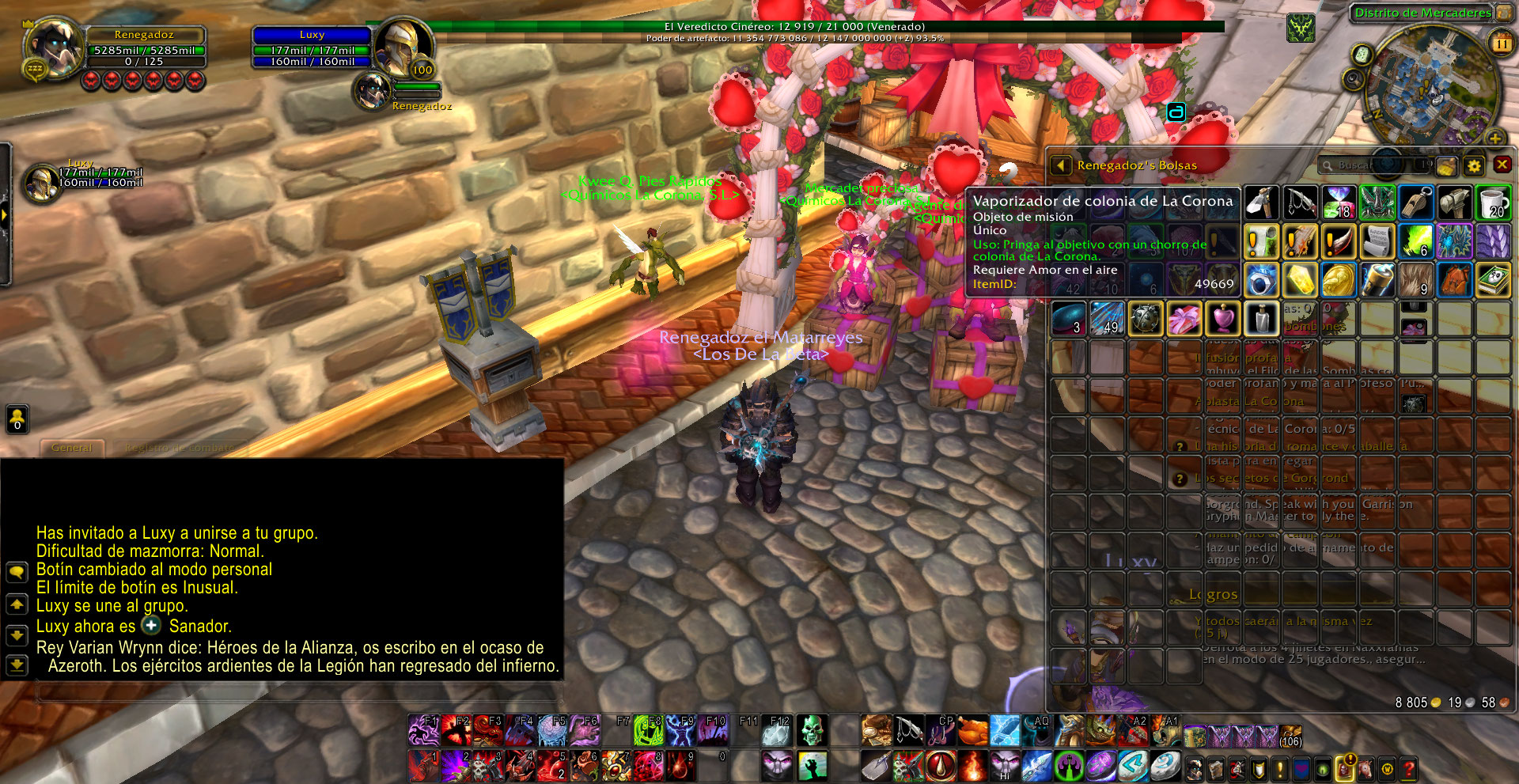Select the coffee mug item stack of 20

1493,203
